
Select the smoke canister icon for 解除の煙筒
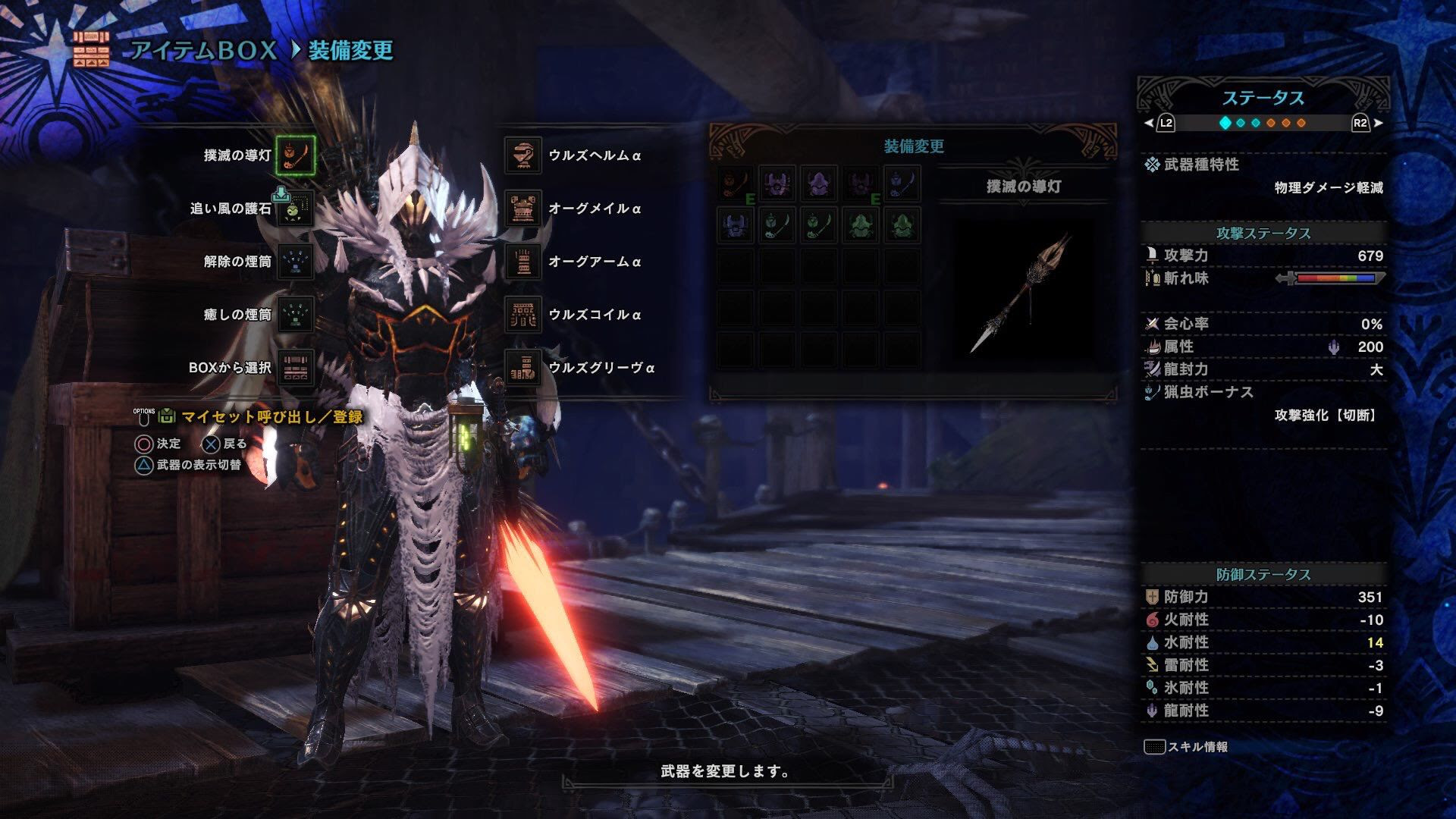(296, 259)
